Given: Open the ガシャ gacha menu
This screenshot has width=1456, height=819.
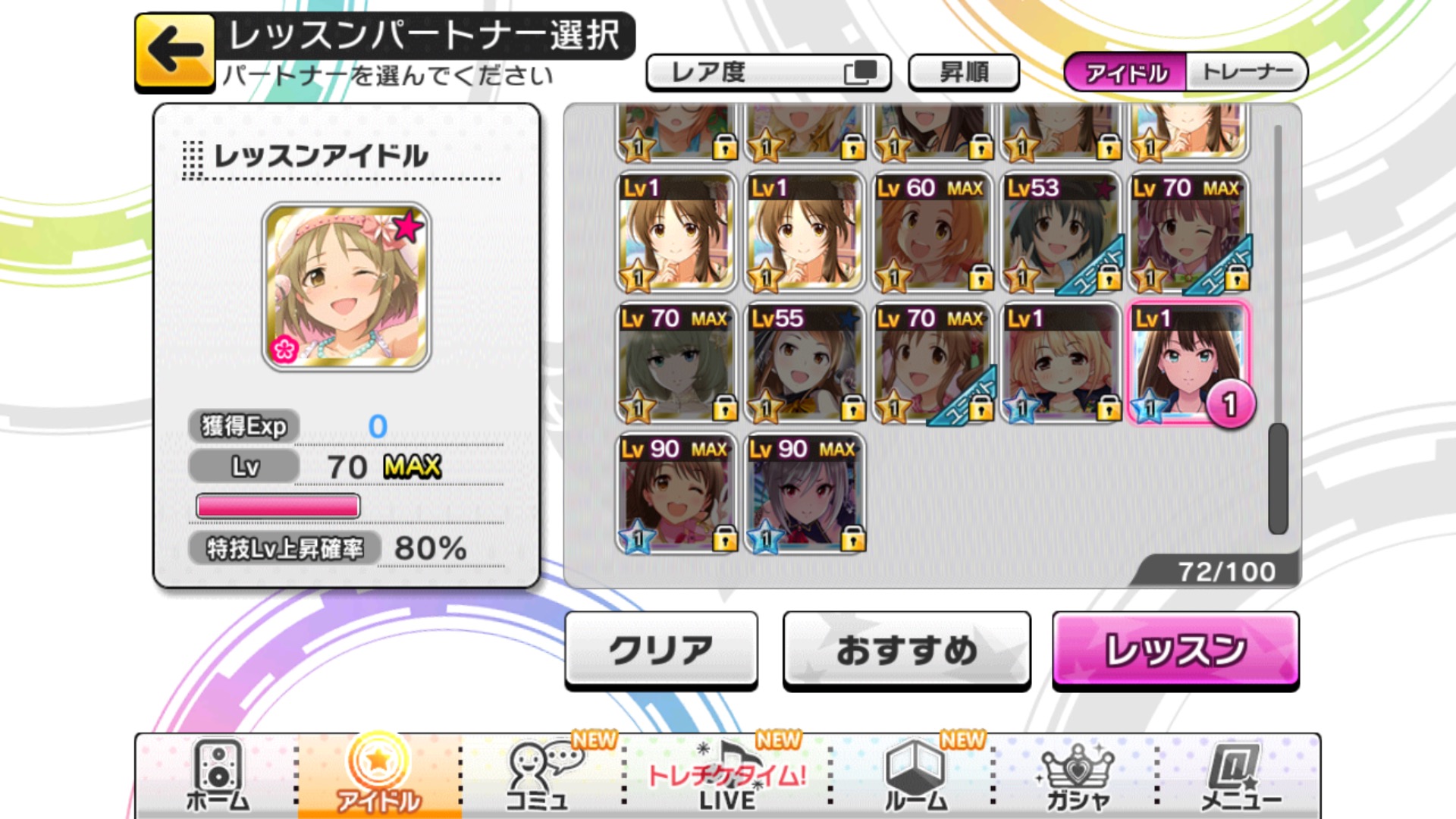Looking at the screenshot, I should coord(1078,776).
